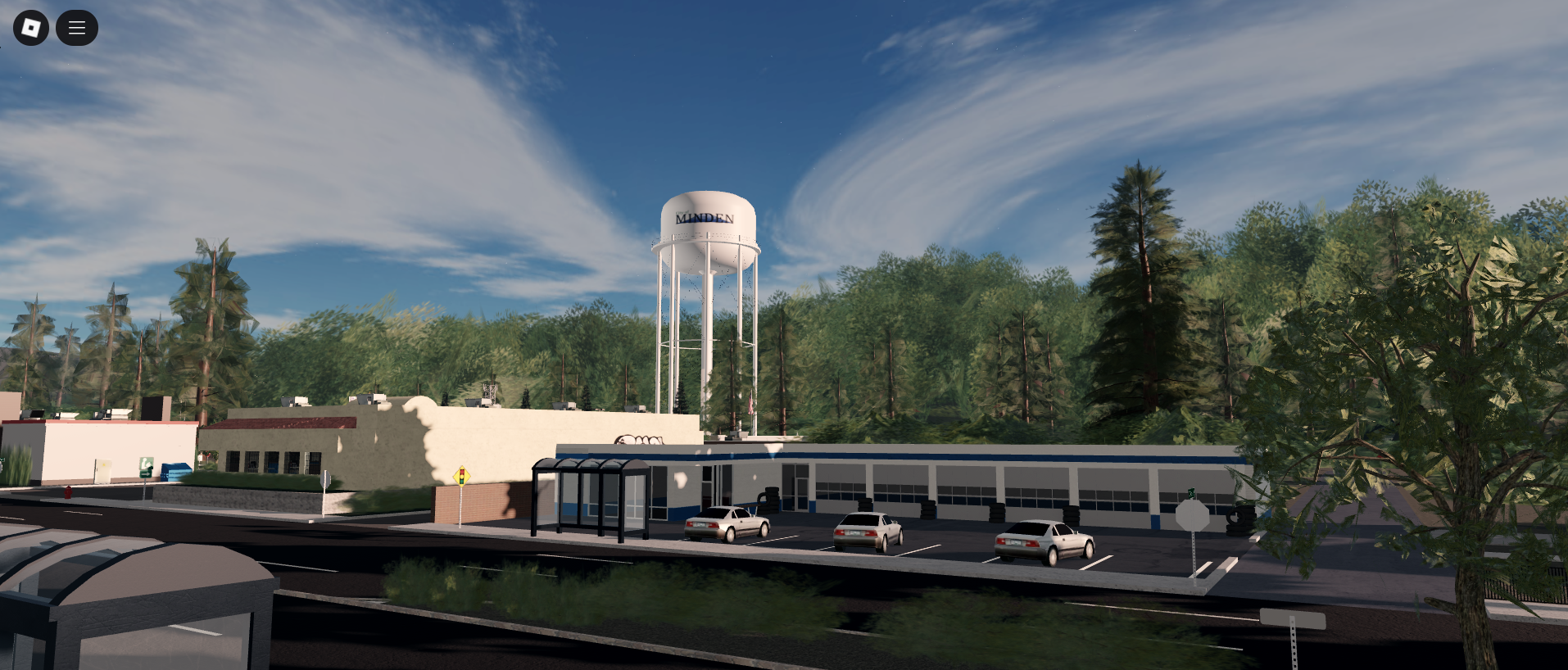
Task: Open the hamburger menu button
Action: click(77, 28)
